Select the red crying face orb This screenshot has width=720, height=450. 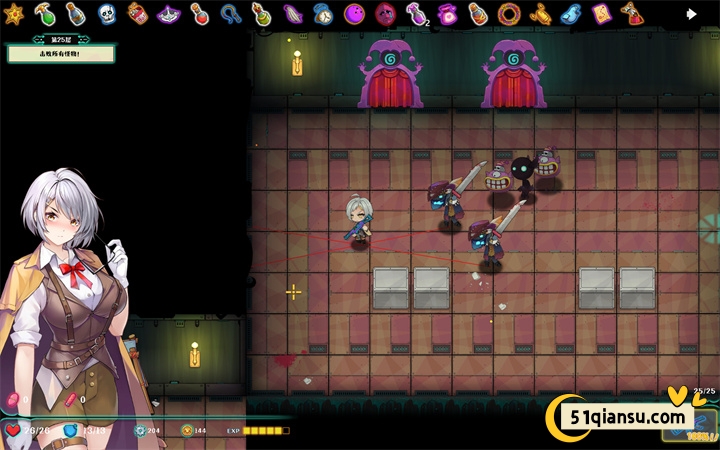click(385, 13)
